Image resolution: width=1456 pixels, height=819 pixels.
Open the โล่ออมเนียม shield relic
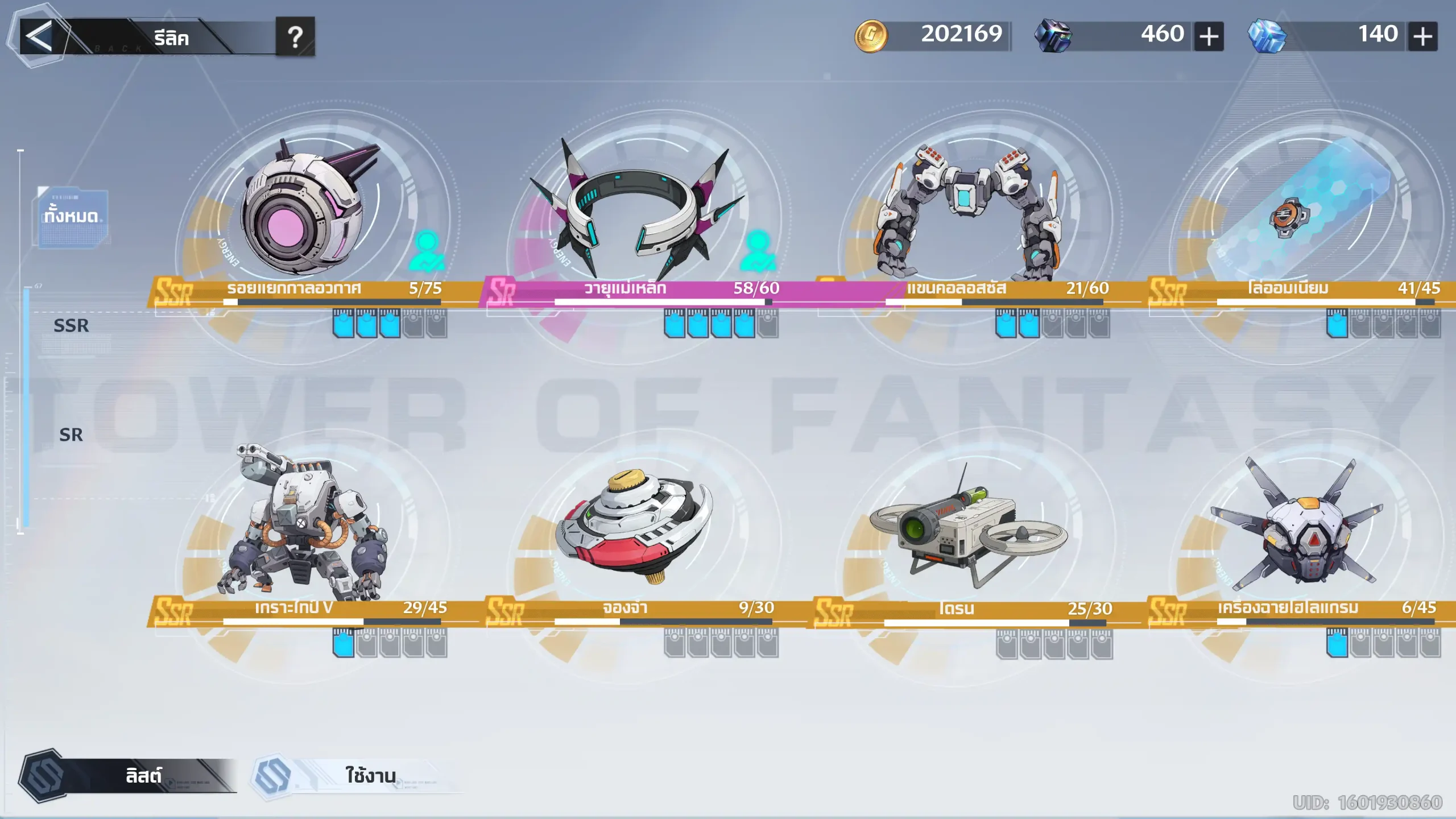pos(1297,210)
